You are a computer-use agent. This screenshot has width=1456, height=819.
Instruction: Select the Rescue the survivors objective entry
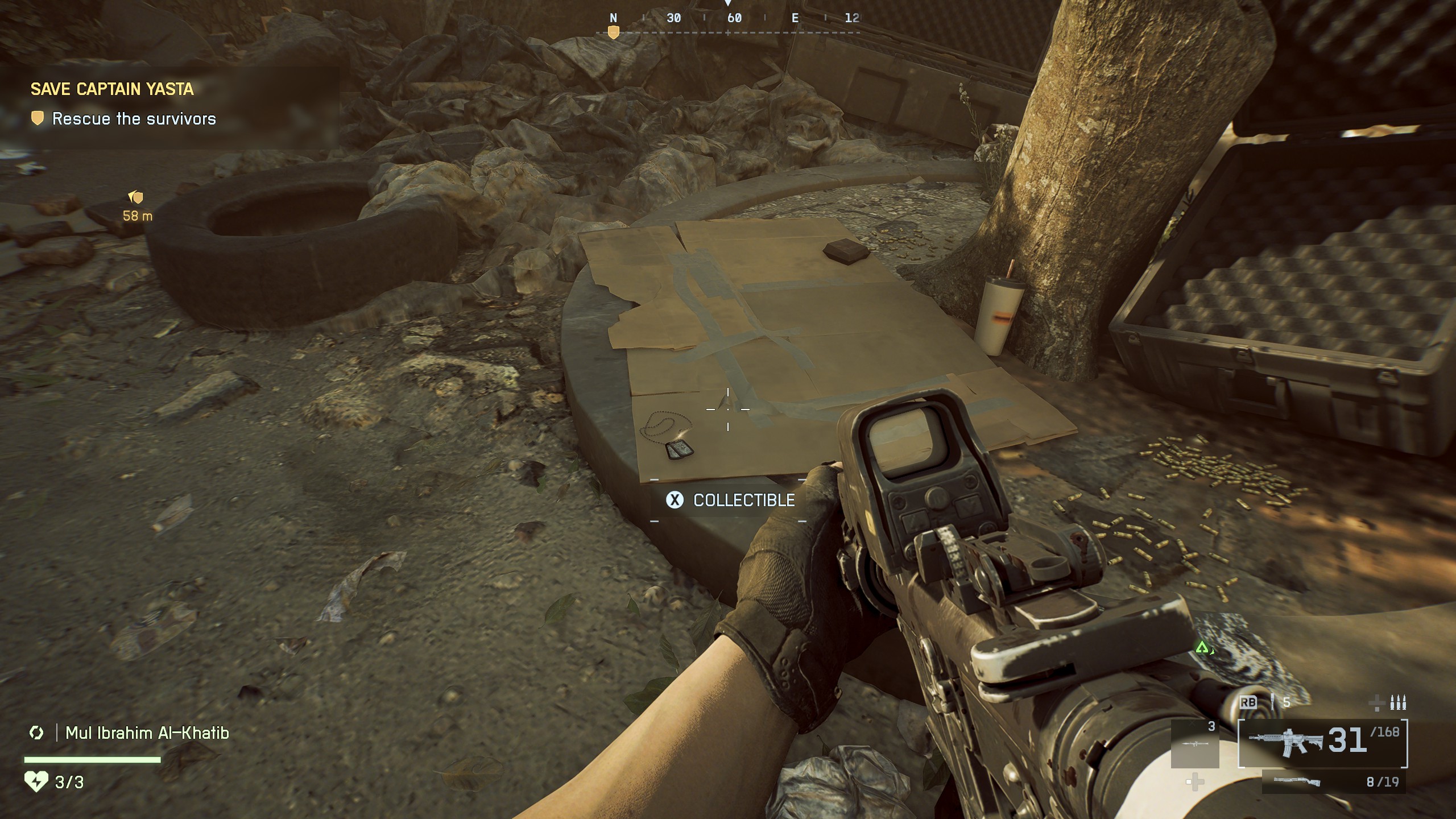134,119
